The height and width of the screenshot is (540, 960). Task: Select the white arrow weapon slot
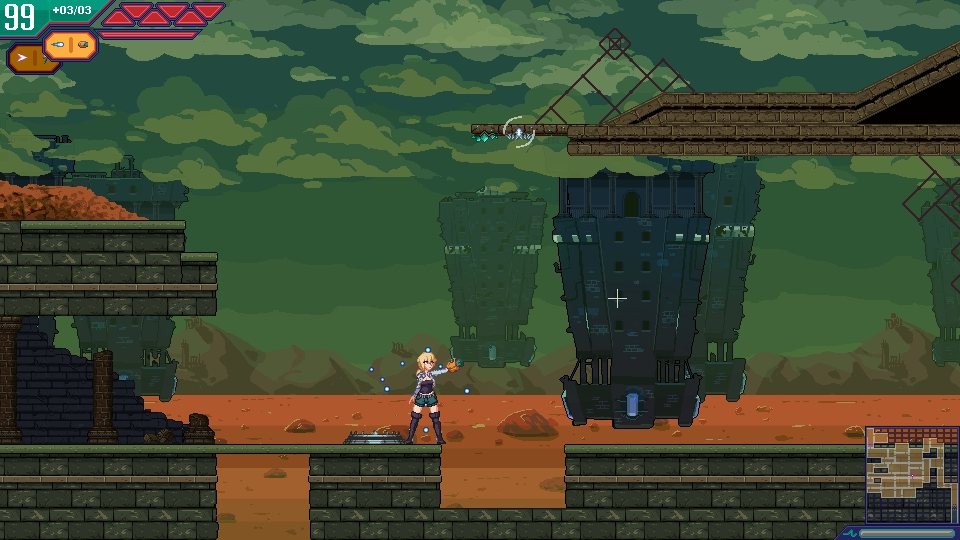click(x=27, y=59)
